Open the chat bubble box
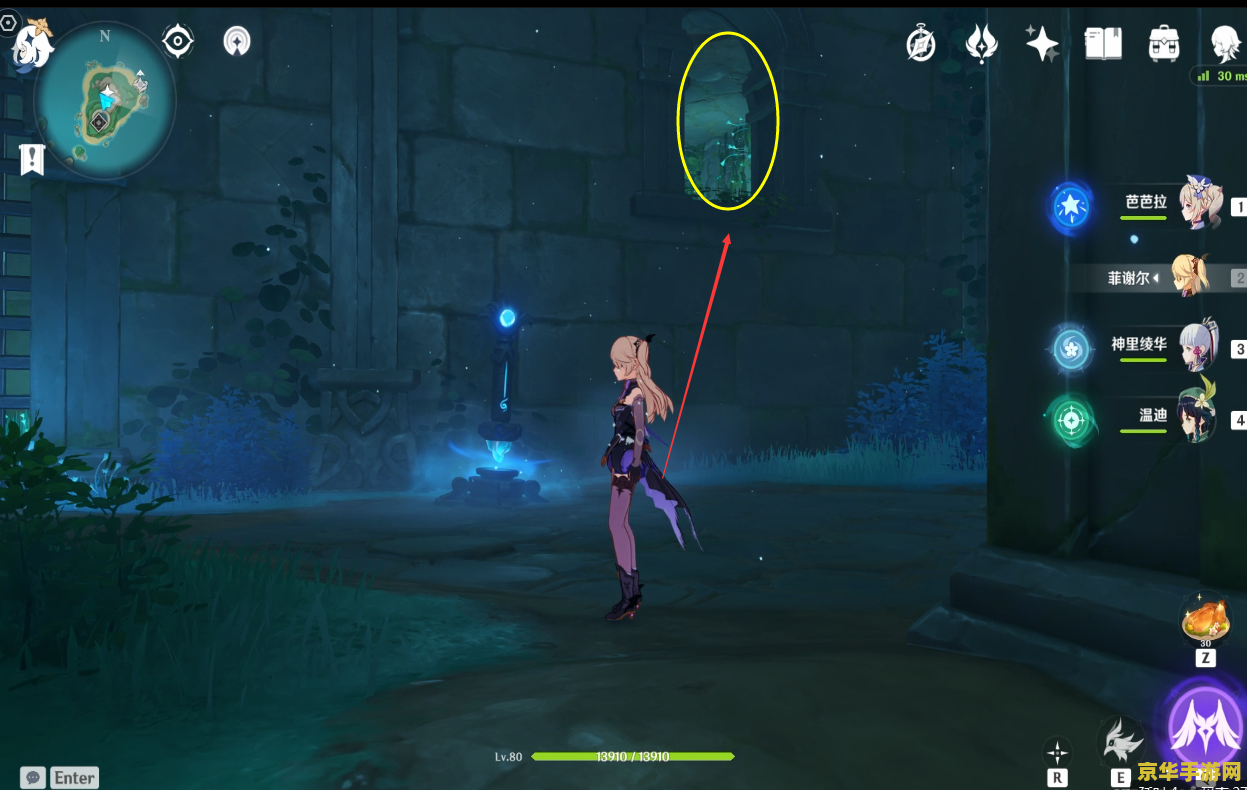1247x790 pixels. coord(34,777)
